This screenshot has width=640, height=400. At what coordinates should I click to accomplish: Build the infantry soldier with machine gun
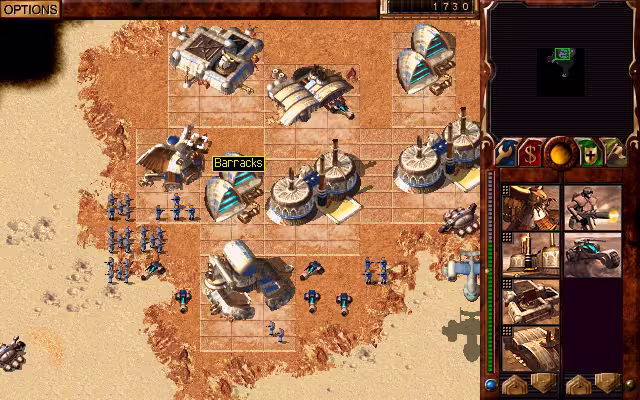[x=592, y=207]
